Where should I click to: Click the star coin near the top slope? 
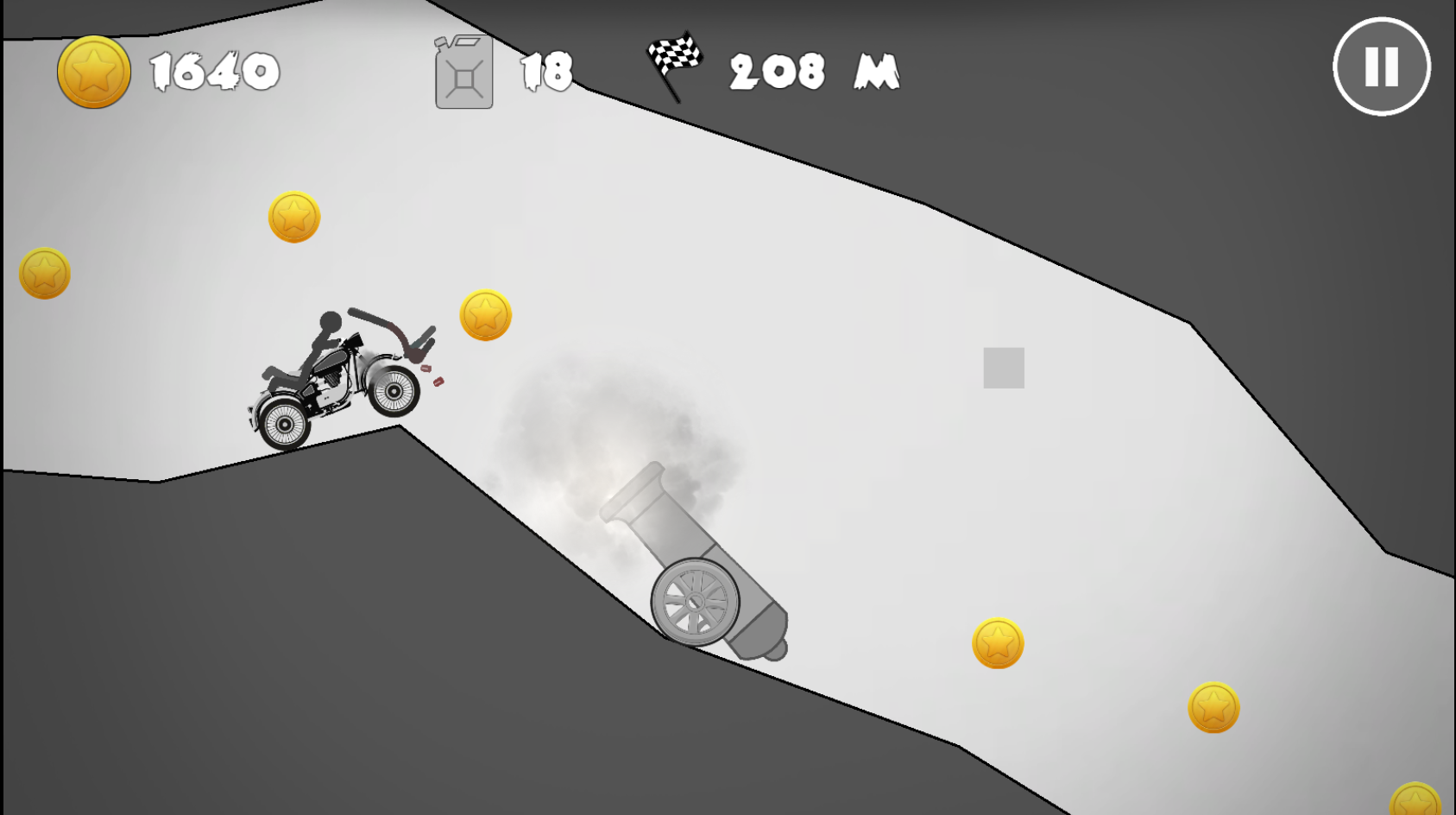[293, 215]
